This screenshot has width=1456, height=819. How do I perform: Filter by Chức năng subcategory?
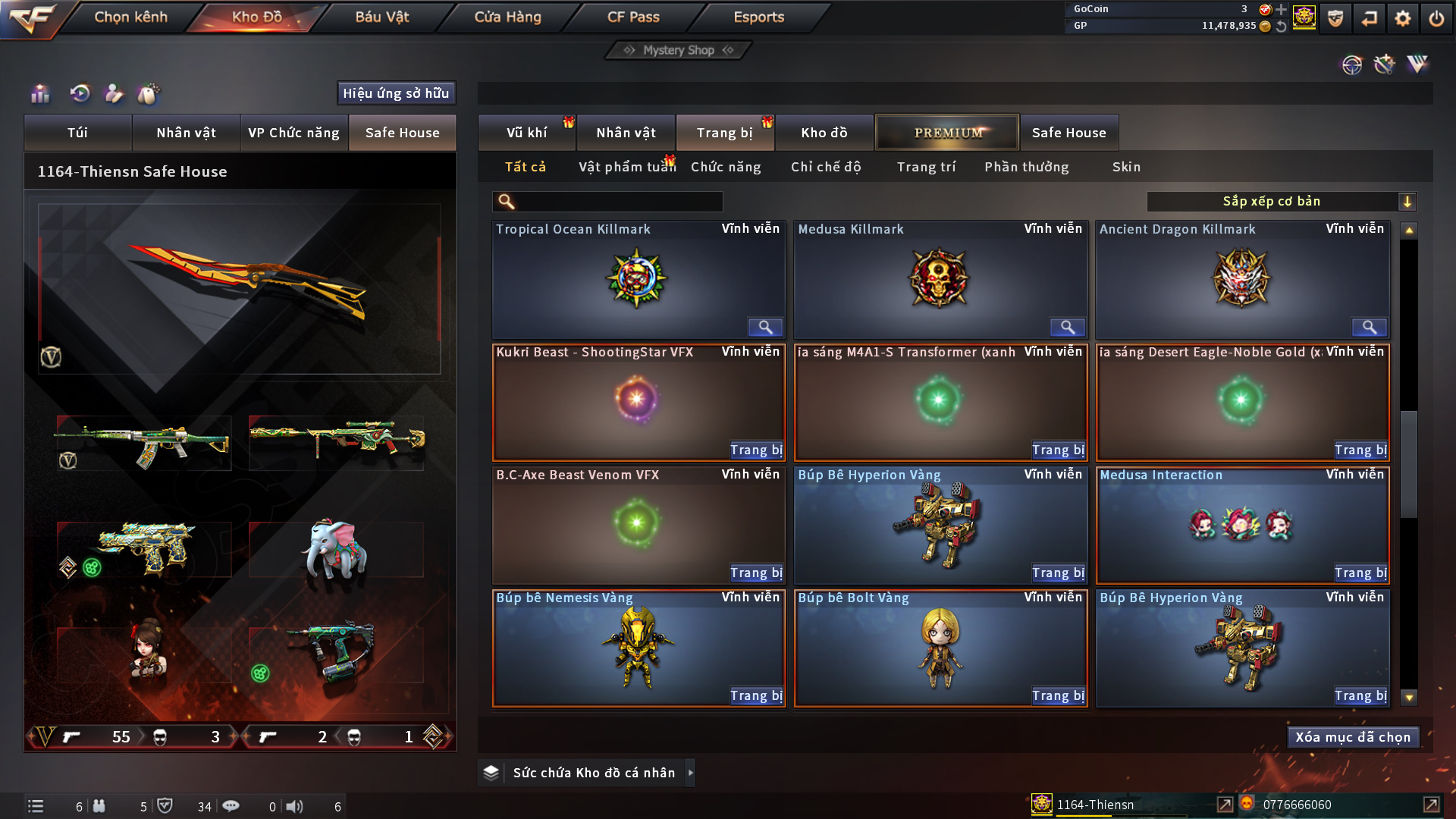coord(725,167)
